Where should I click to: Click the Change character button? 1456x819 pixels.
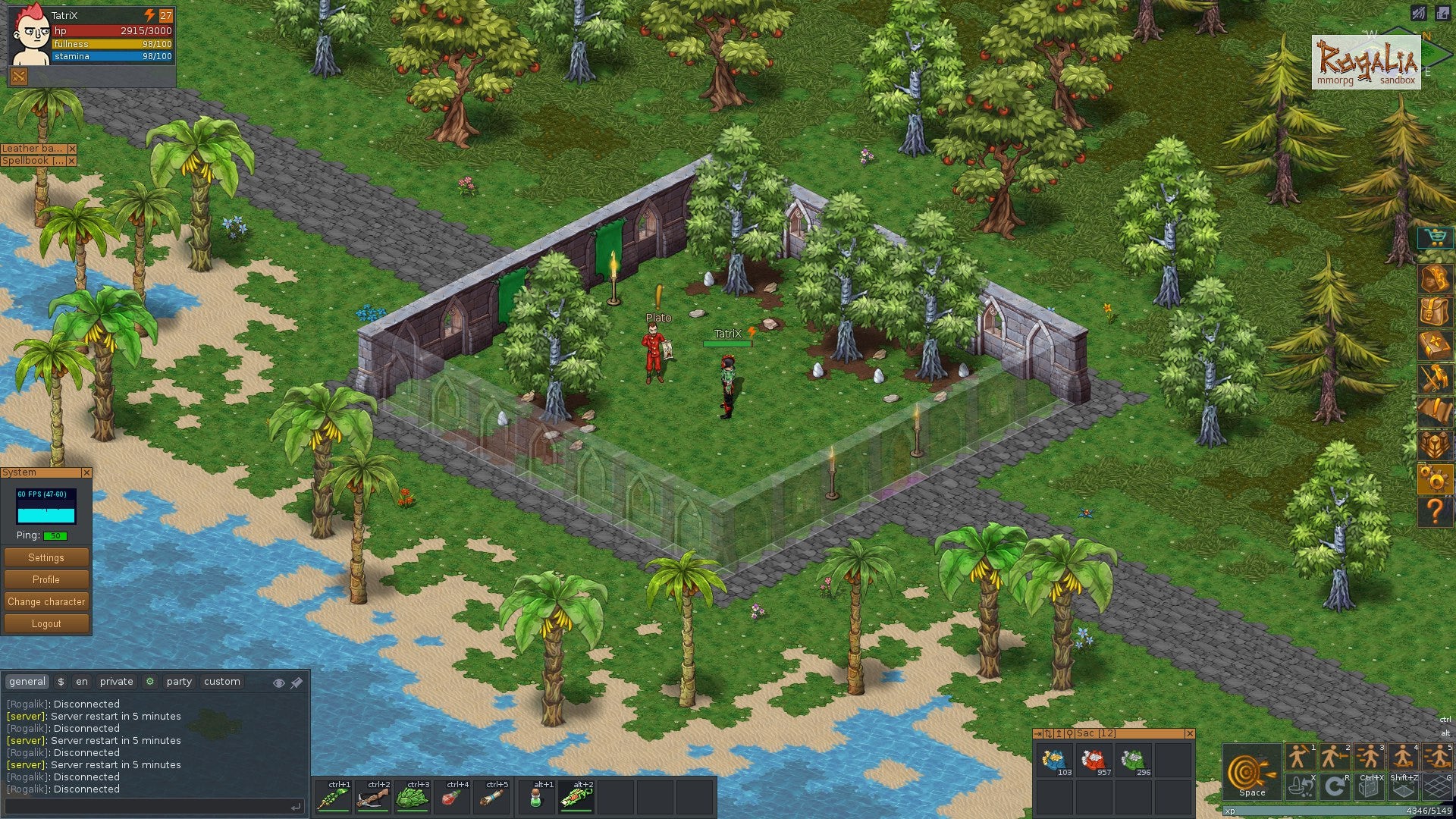click(x=46, y=601)
